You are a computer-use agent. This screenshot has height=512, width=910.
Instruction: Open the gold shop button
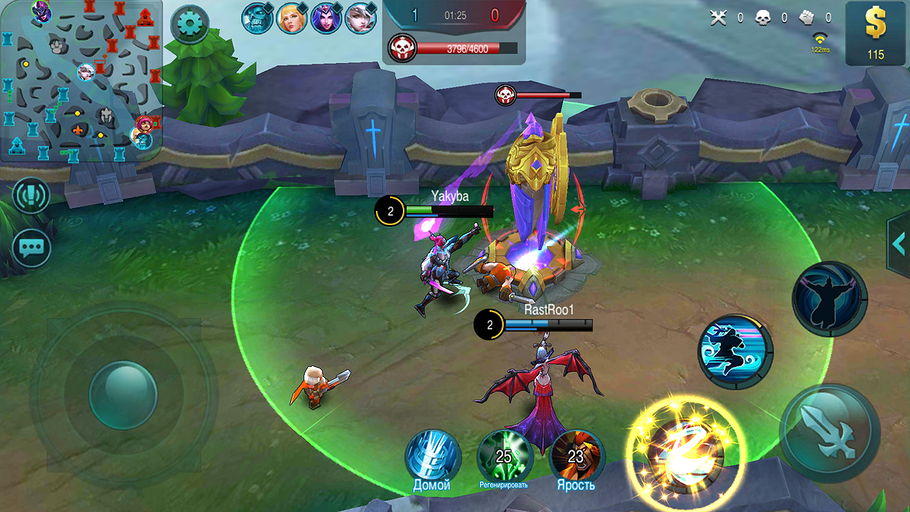(x=876, y=33)
